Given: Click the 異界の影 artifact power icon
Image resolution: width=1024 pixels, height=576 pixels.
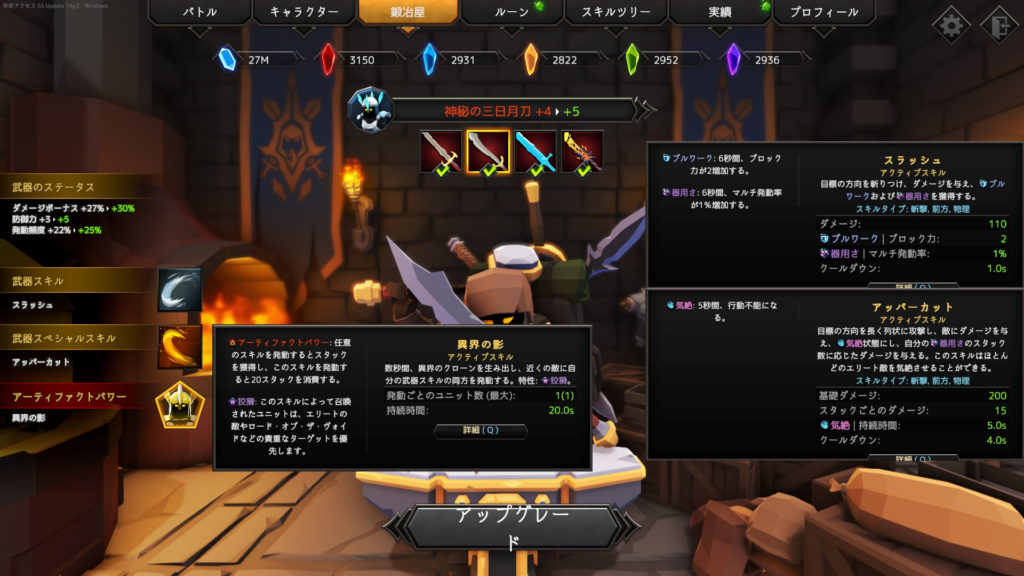Looking at the screenshot, I should click(179, 405).
